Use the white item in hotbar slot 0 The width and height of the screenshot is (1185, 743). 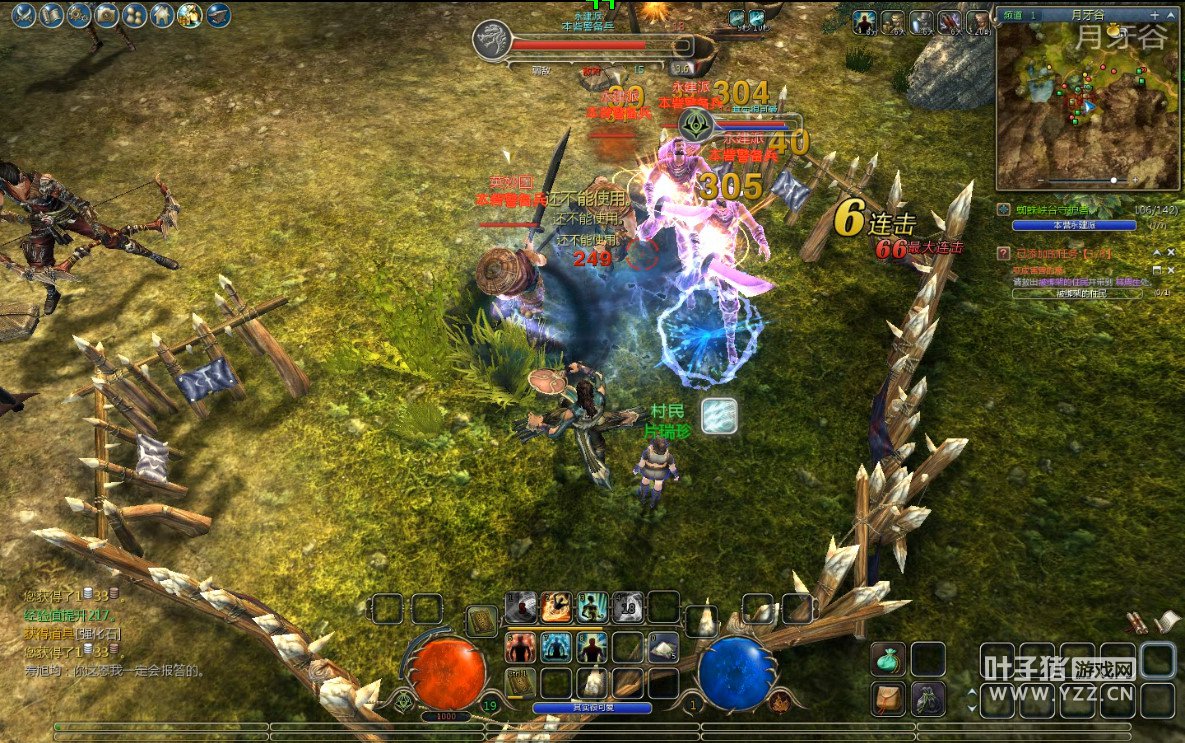pos(663,648)
